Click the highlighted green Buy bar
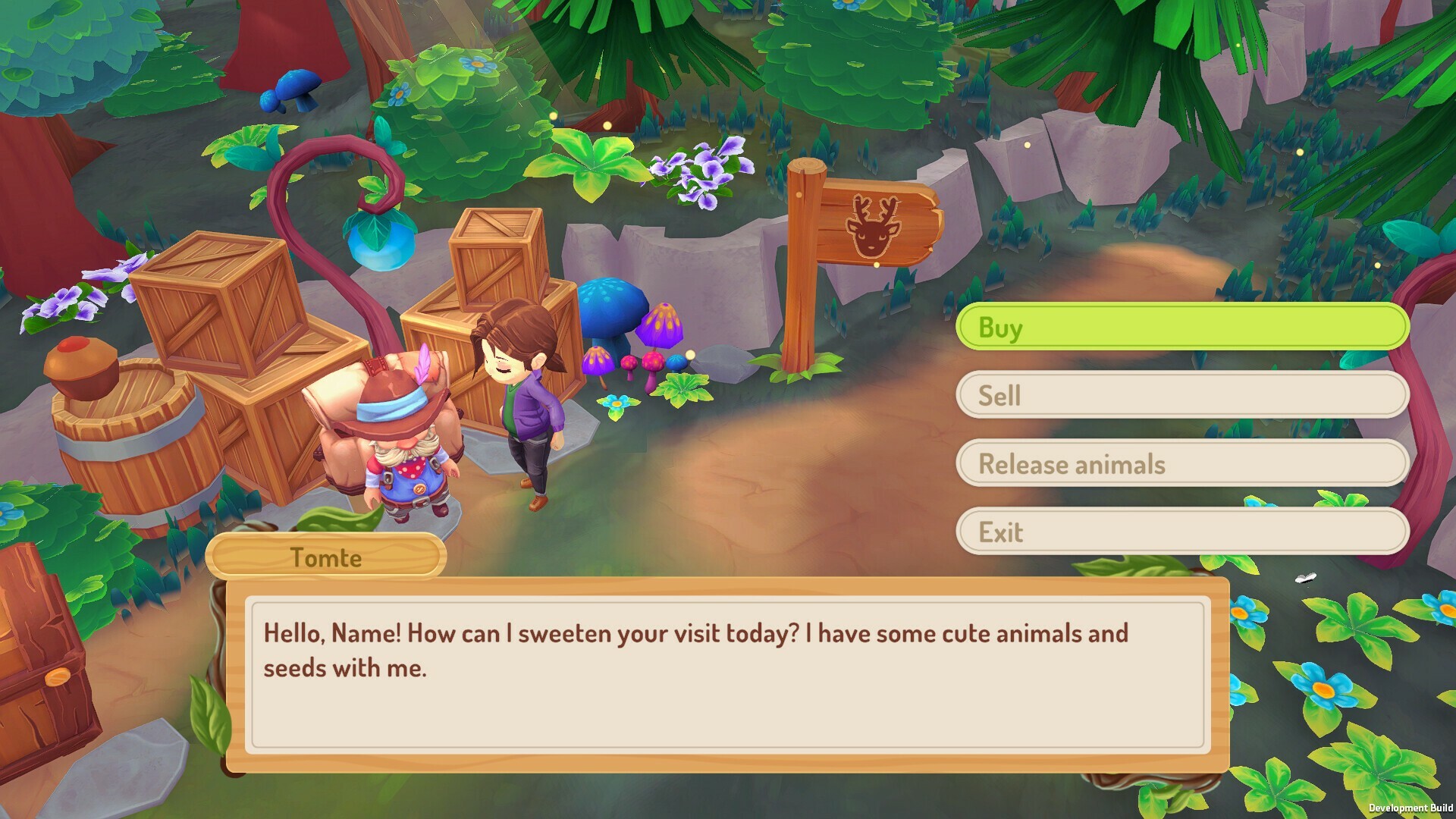The image size is (1456, 819). [1183, 326]
